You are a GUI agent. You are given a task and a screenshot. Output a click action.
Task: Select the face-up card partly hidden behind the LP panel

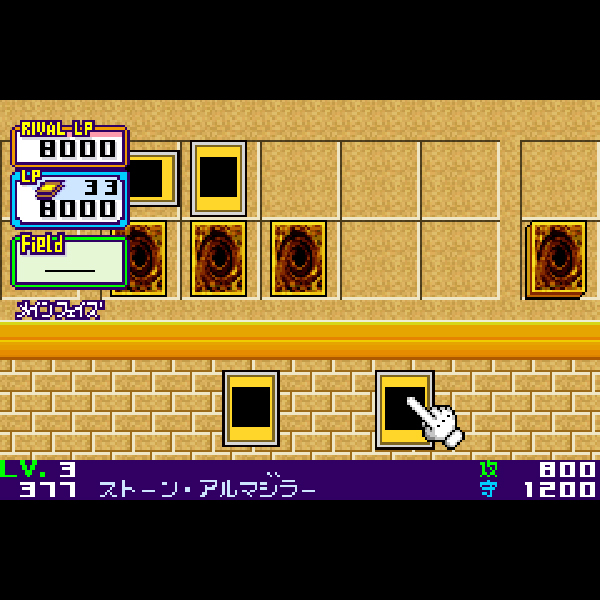coord(154,178)
